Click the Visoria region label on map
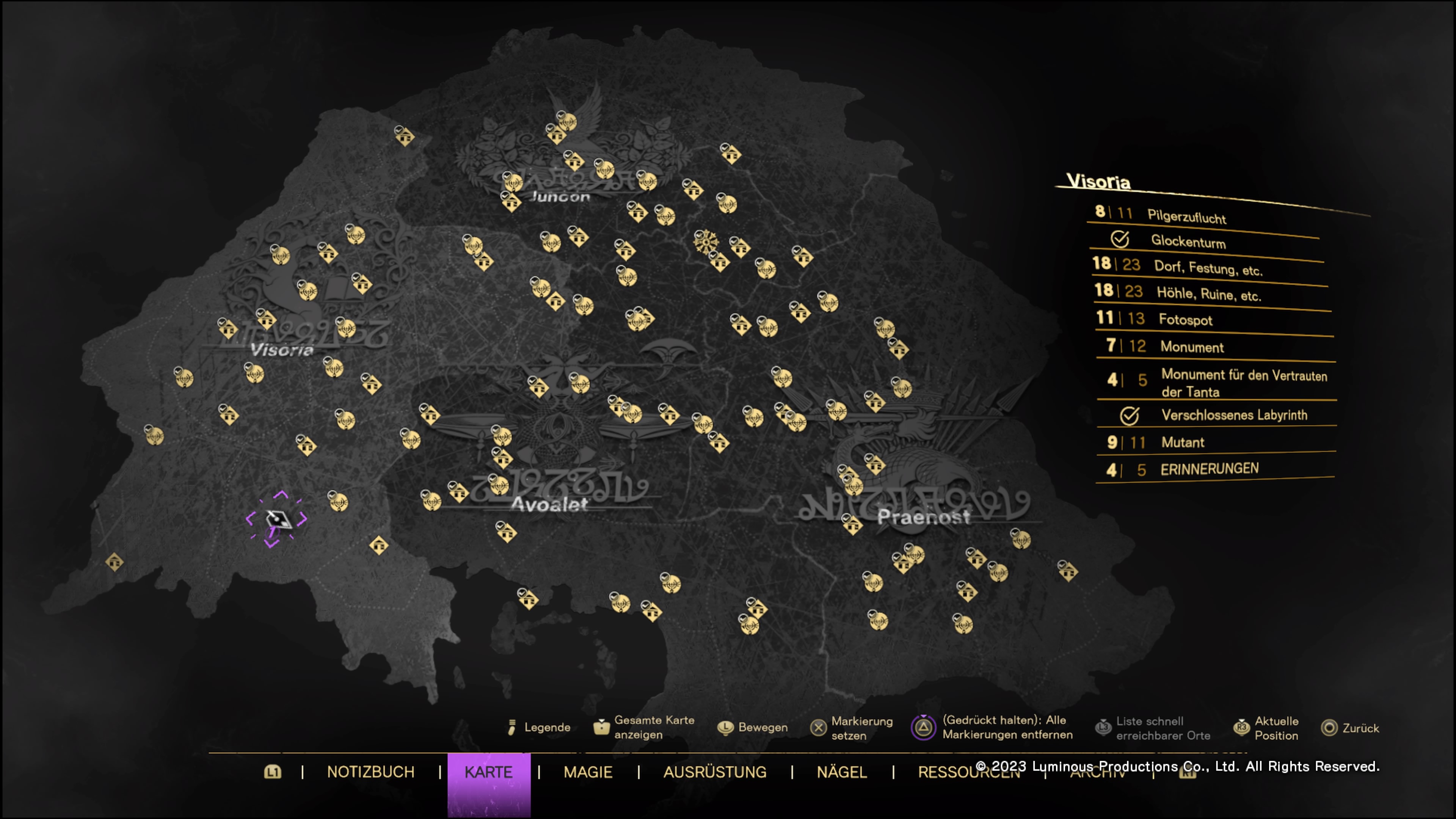The height and width of the screenshot is (819, 1456). tap(281, 350)
